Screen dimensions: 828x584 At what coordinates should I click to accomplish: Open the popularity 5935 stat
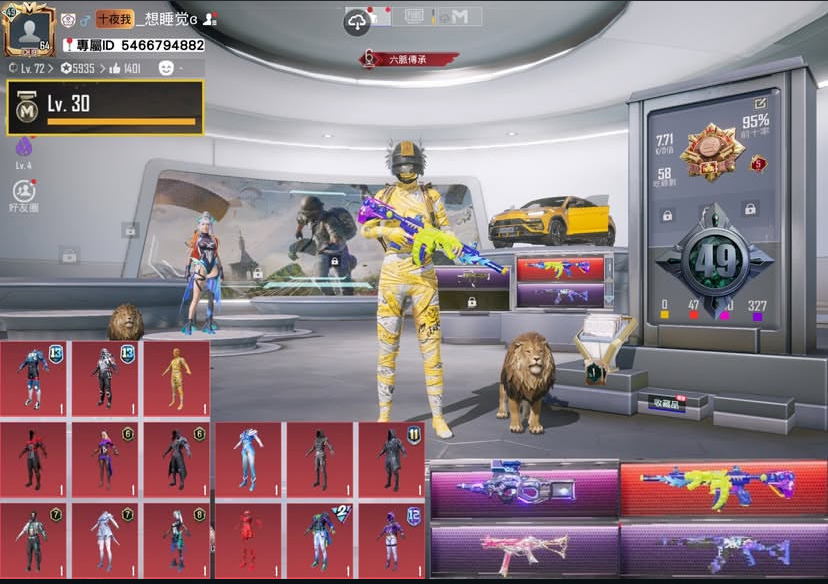coord(77,68)
